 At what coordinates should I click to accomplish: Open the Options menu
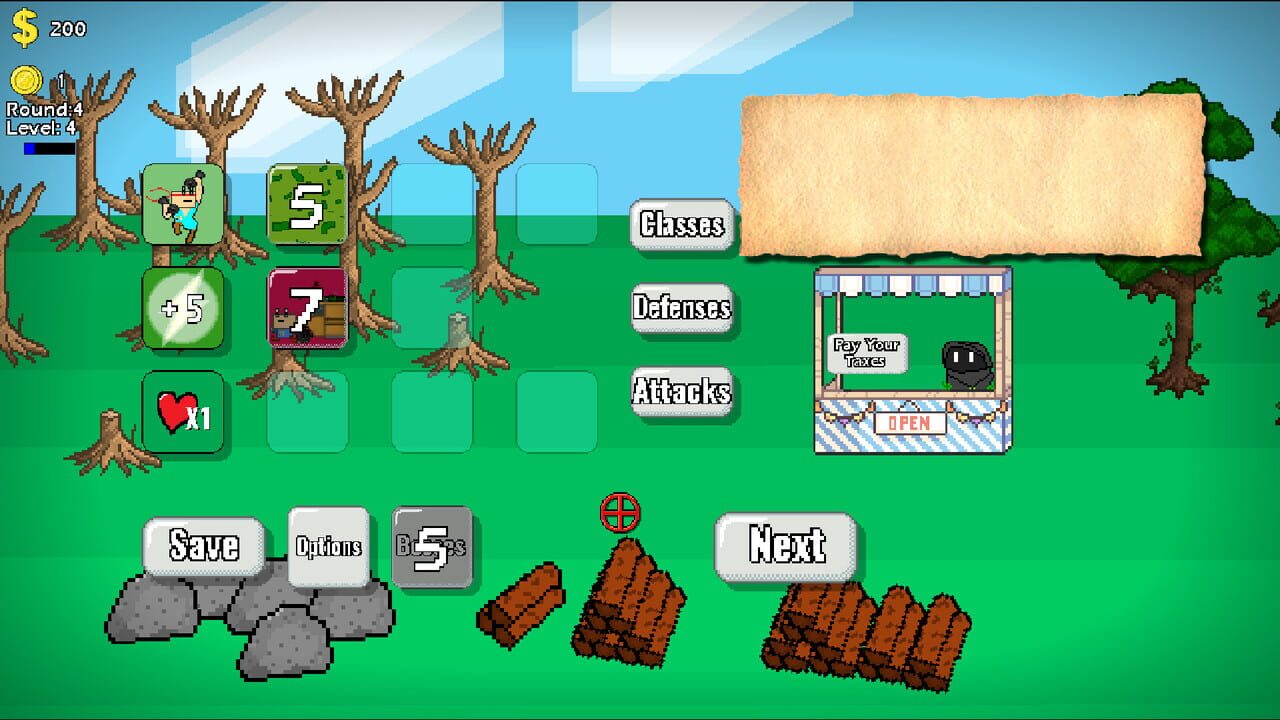tap(330, 546)
